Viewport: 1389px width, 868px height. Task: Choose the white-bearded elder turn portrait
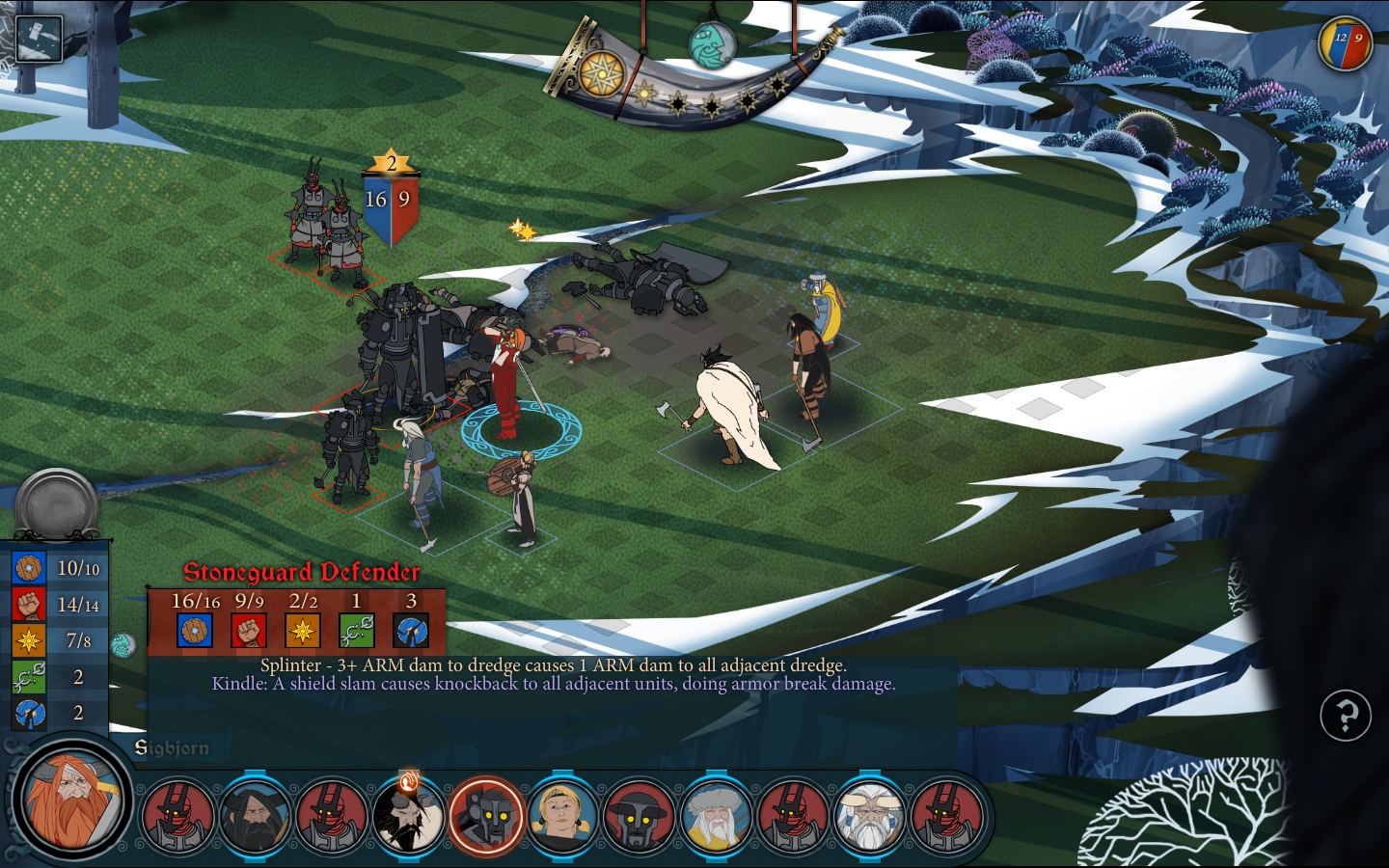[x=869, y=816]
